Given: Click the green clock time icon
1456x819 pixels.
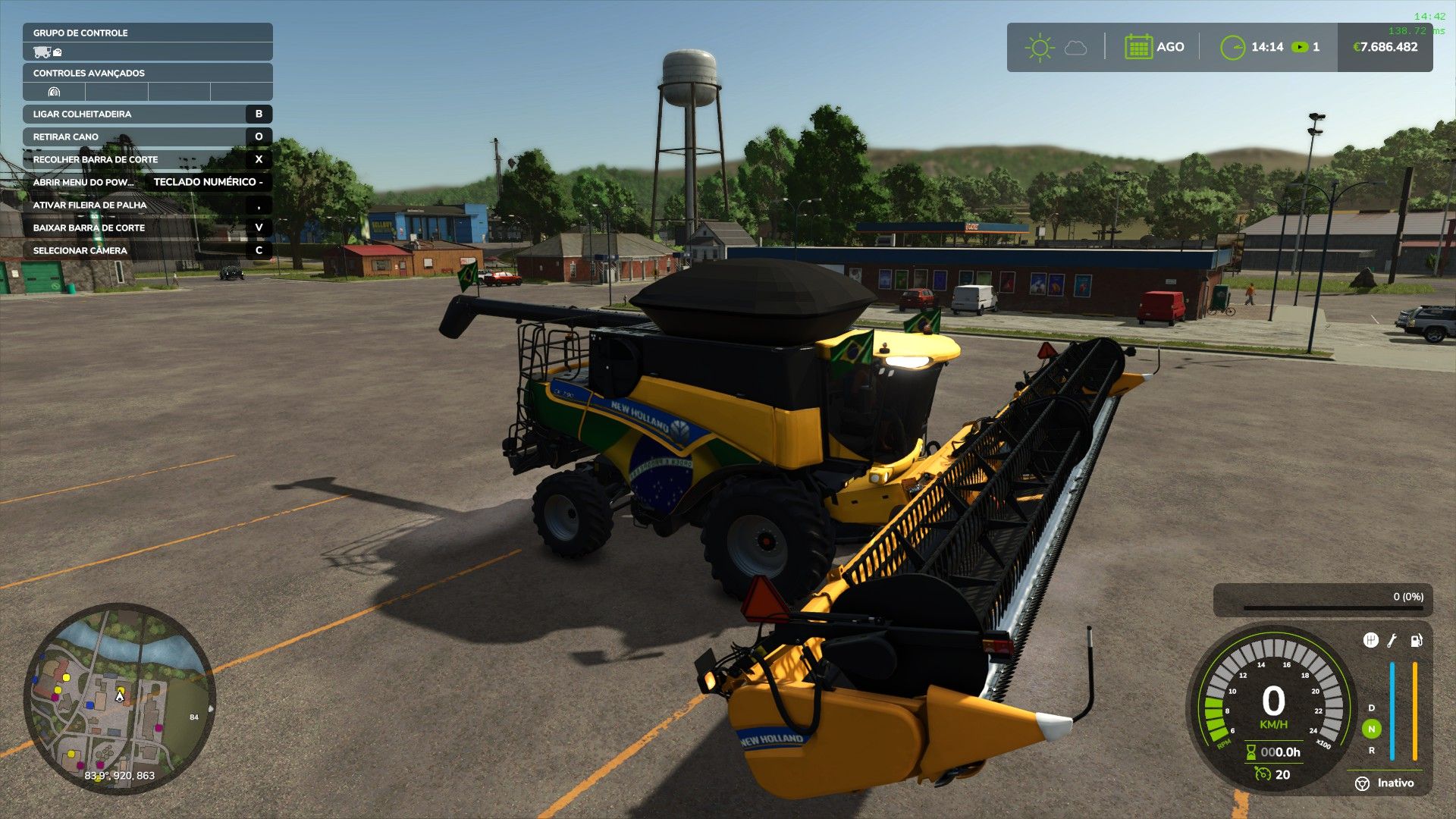Looking at the screenshot, I should 1232,47.
